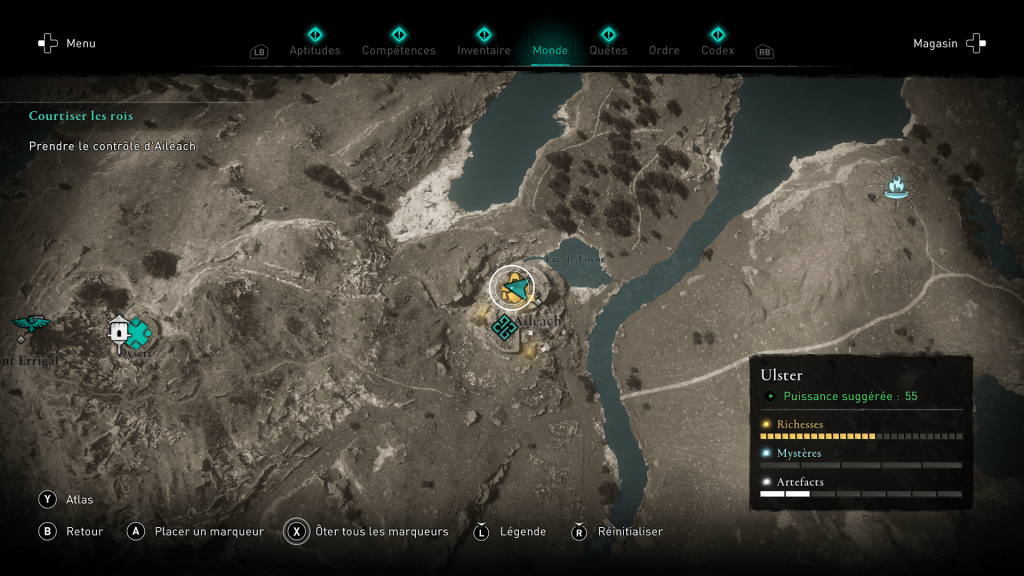This screenshot has width=1024, height=576.
Task: Select the Monde tab
Action: (550, 50)
